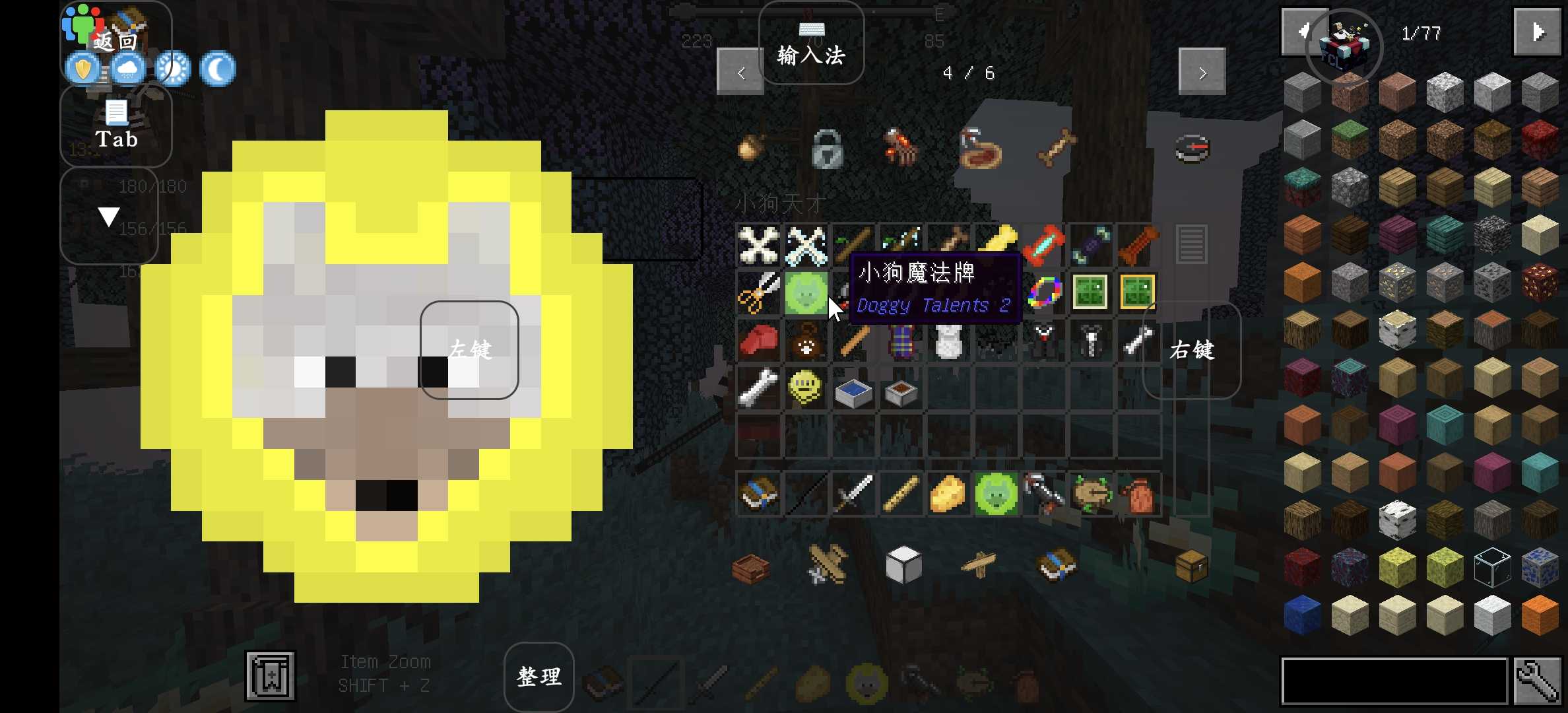The height and width of the screenshot is (713, 1568).
Task: Pick the shears item in the grid
Action: [758, 292]
